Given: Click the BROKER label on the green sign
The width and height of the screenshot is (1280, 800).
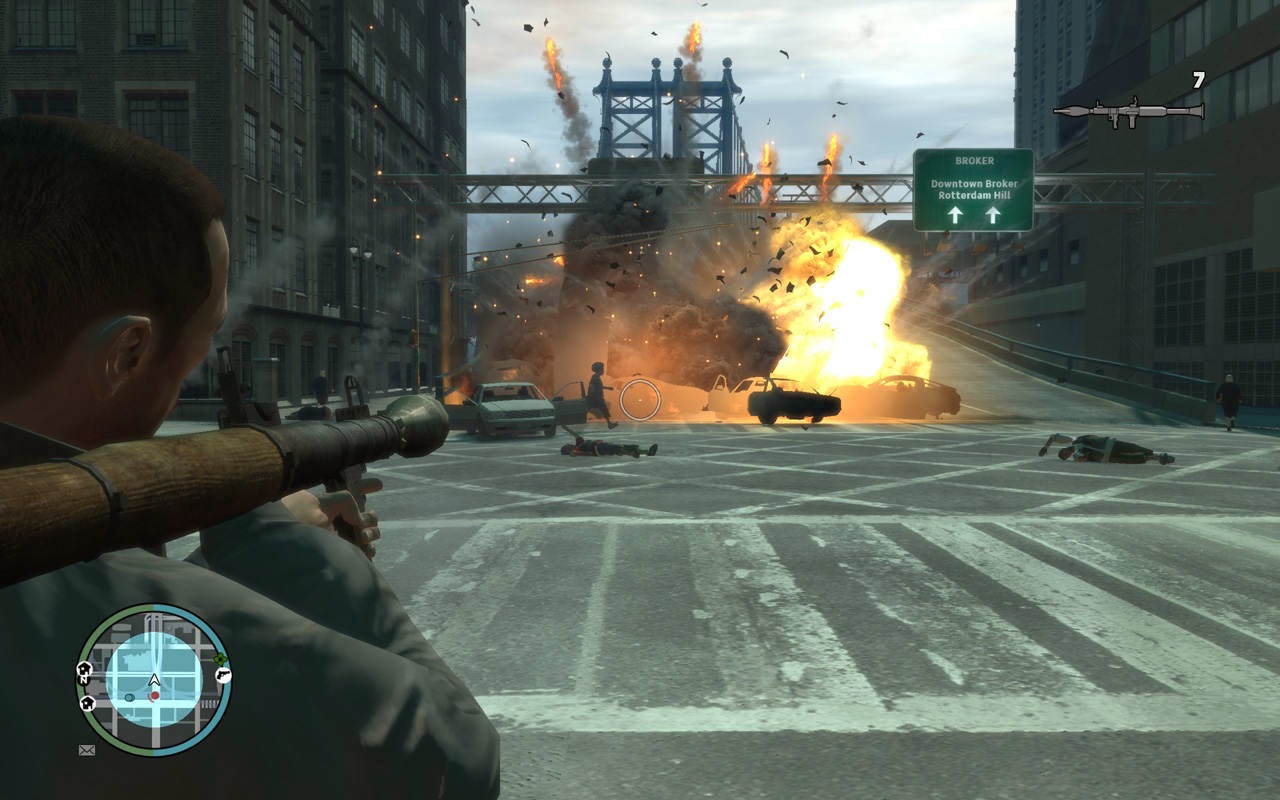Looking at the screenshot, I should click(975, 161).
